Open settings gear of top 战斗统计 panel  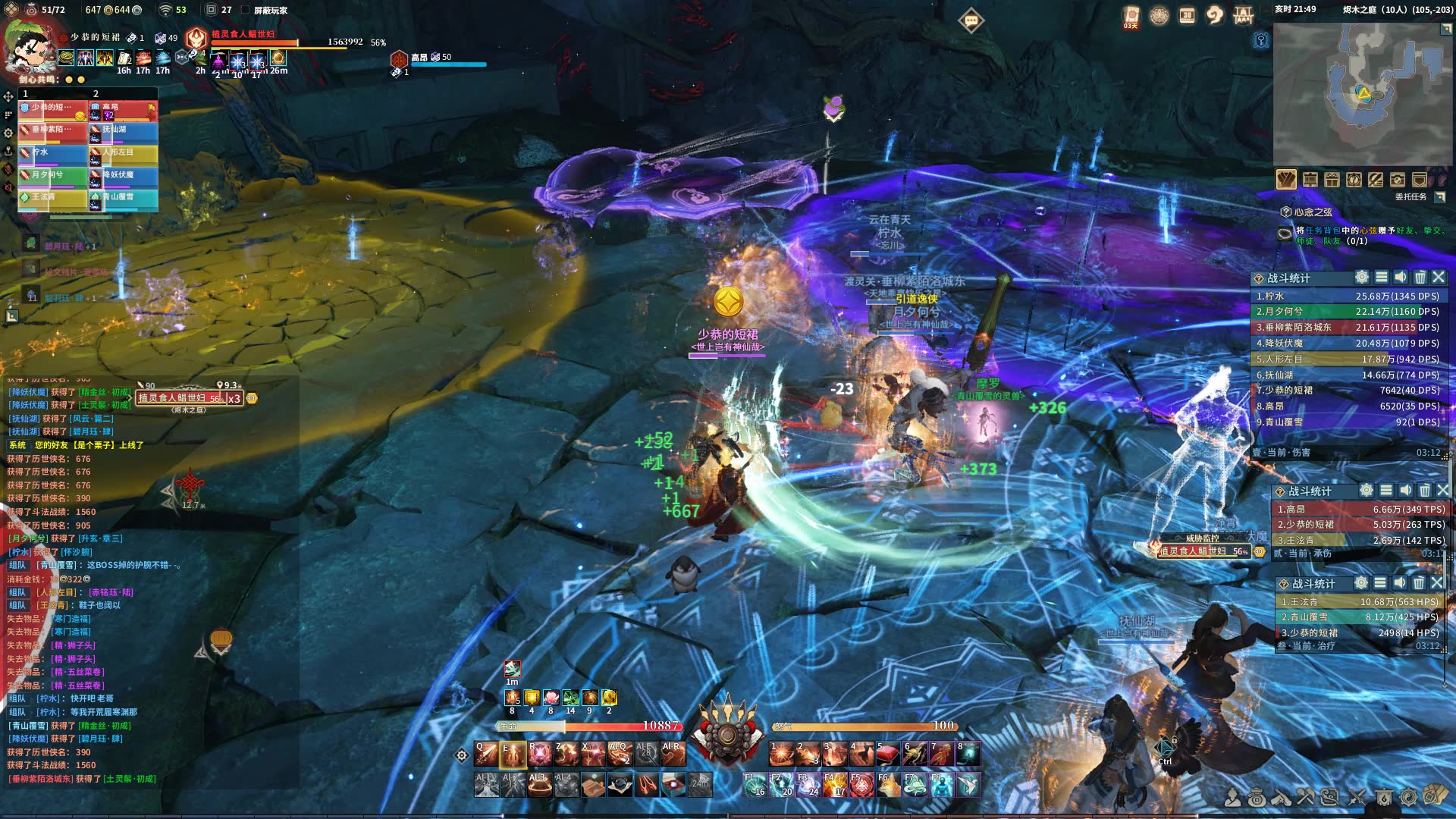pyautogui.click(x=1362, y=278)
